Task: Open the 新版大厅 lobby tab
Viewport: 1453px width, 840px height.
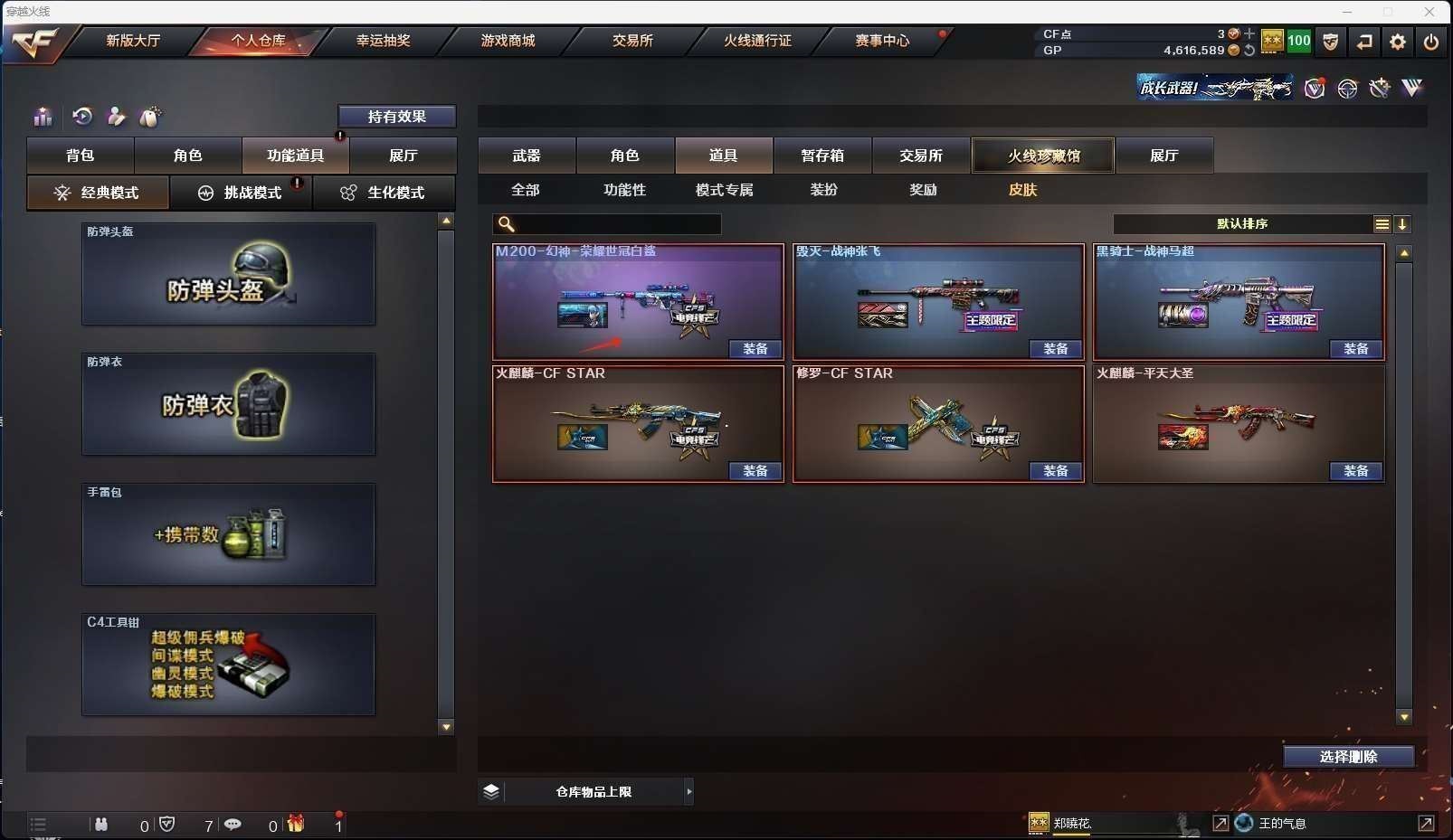Action: (133, 41)
